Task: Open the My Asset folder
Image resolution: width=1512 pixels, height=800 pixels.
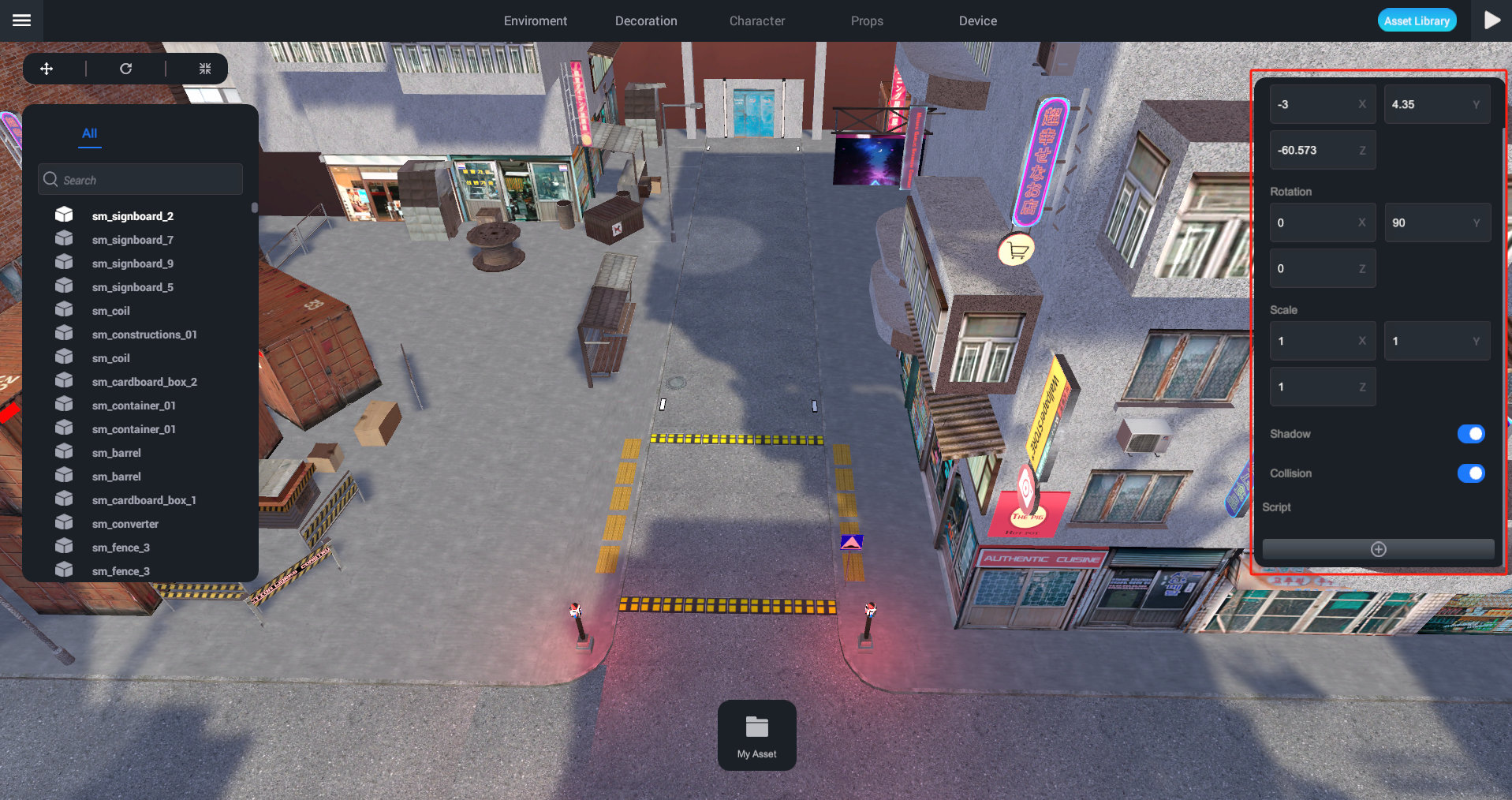Action: (756, 735)
